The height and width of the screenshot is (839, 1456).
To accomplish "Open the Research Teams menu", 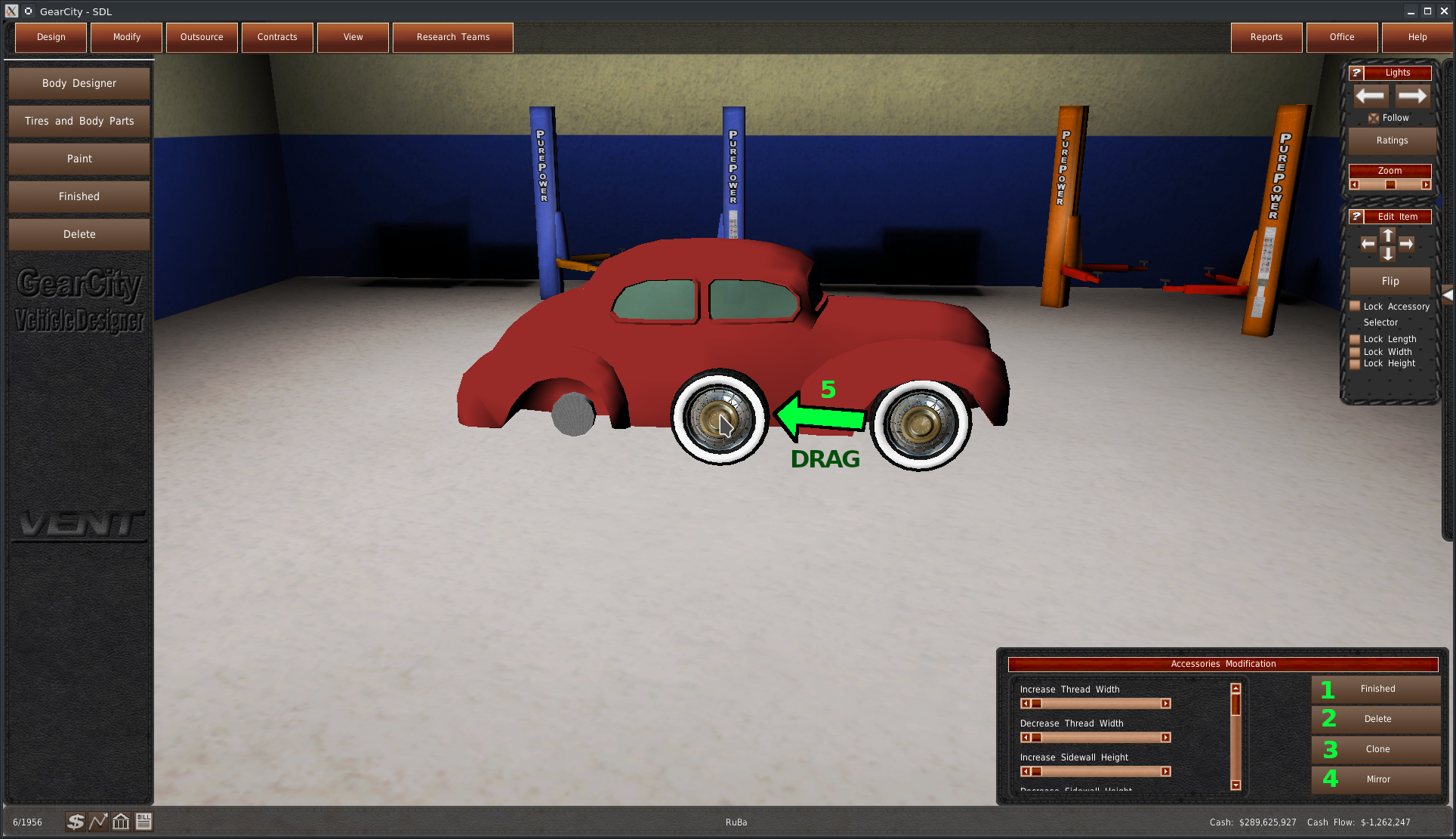I will tap(452, 37).
